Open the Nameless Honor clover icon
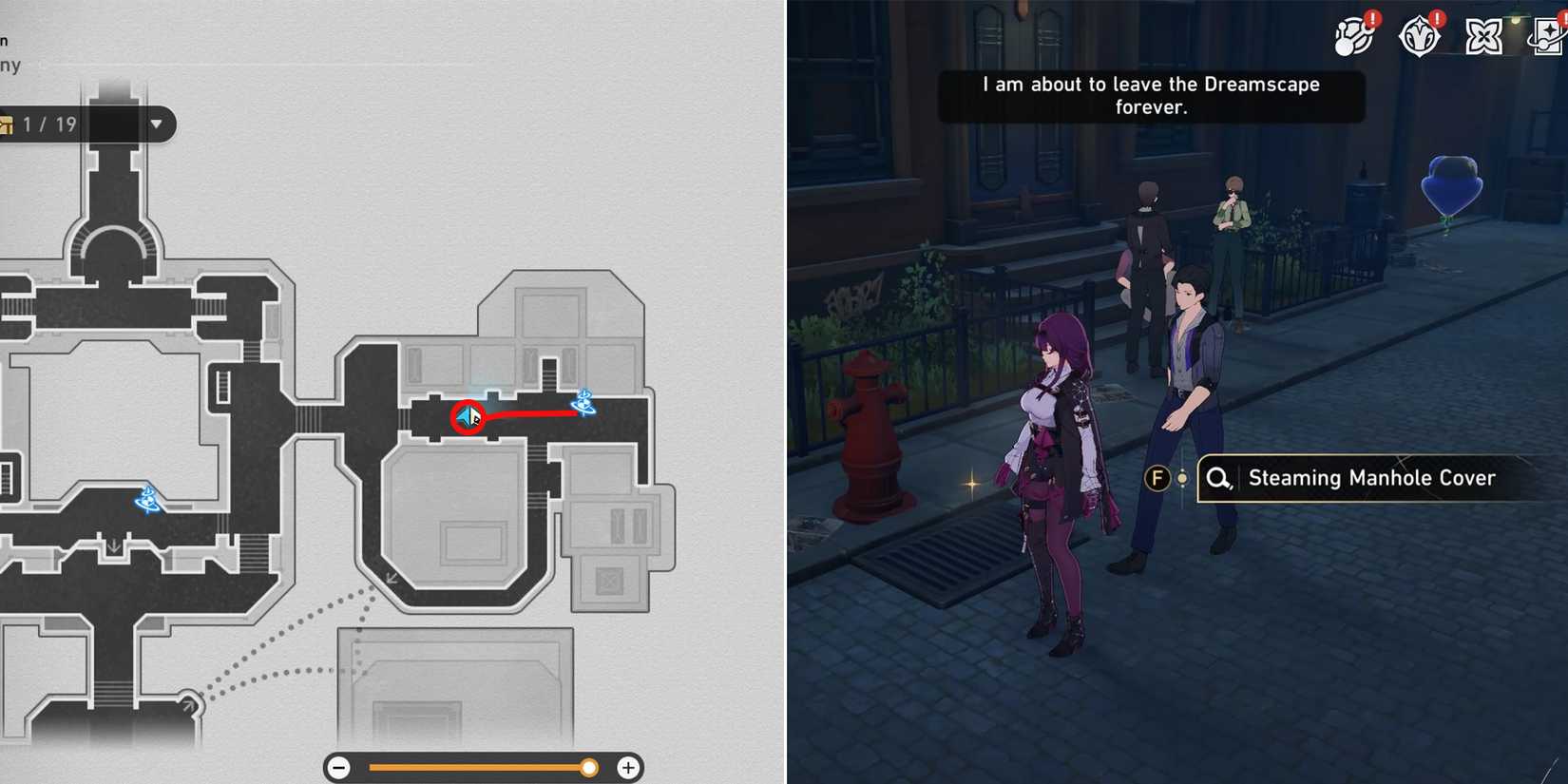This screenshot has height=784, width=1568. (1482, 35)
